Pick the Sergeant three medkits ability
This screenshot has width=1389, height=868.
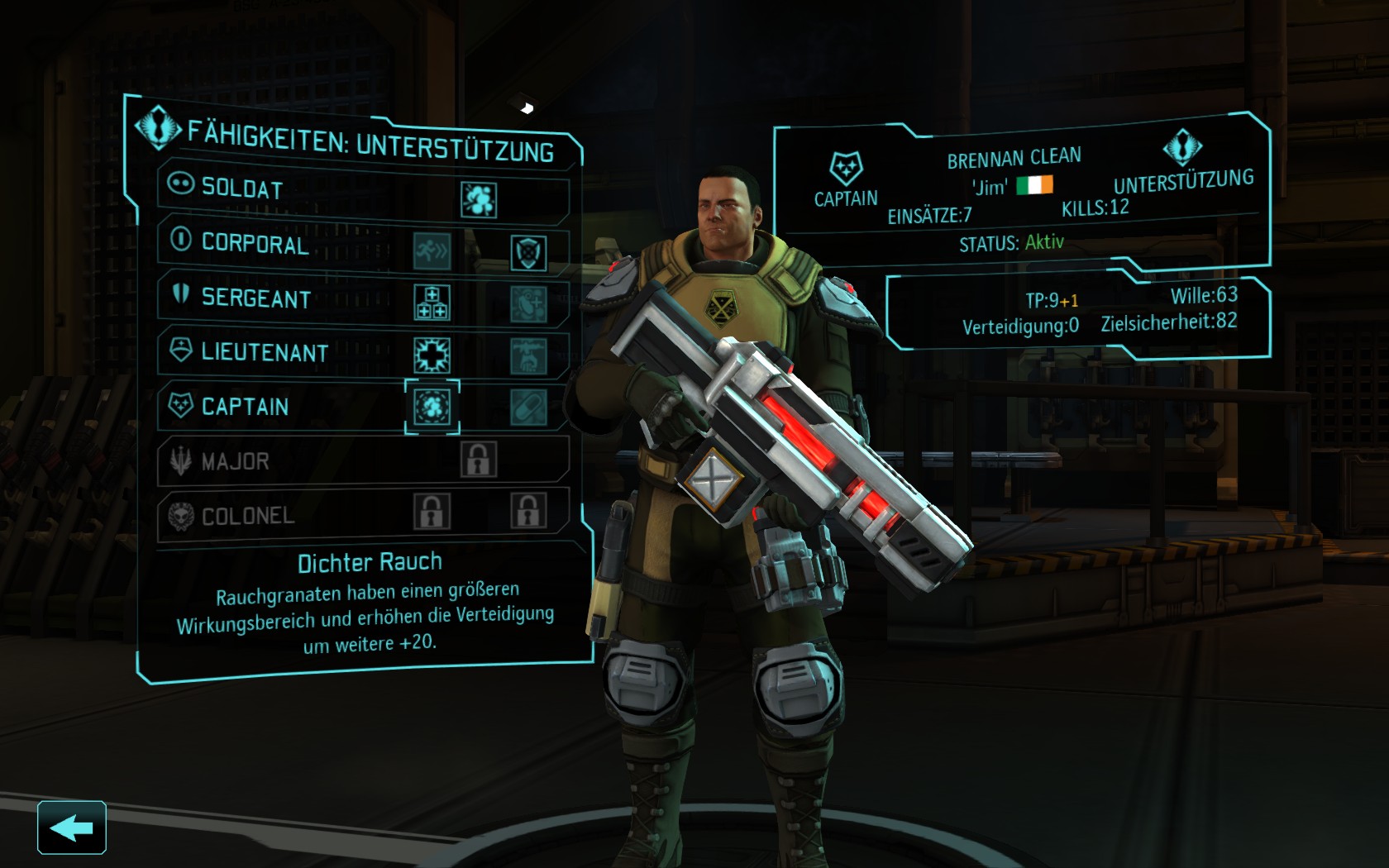click(x=432, y=303)
